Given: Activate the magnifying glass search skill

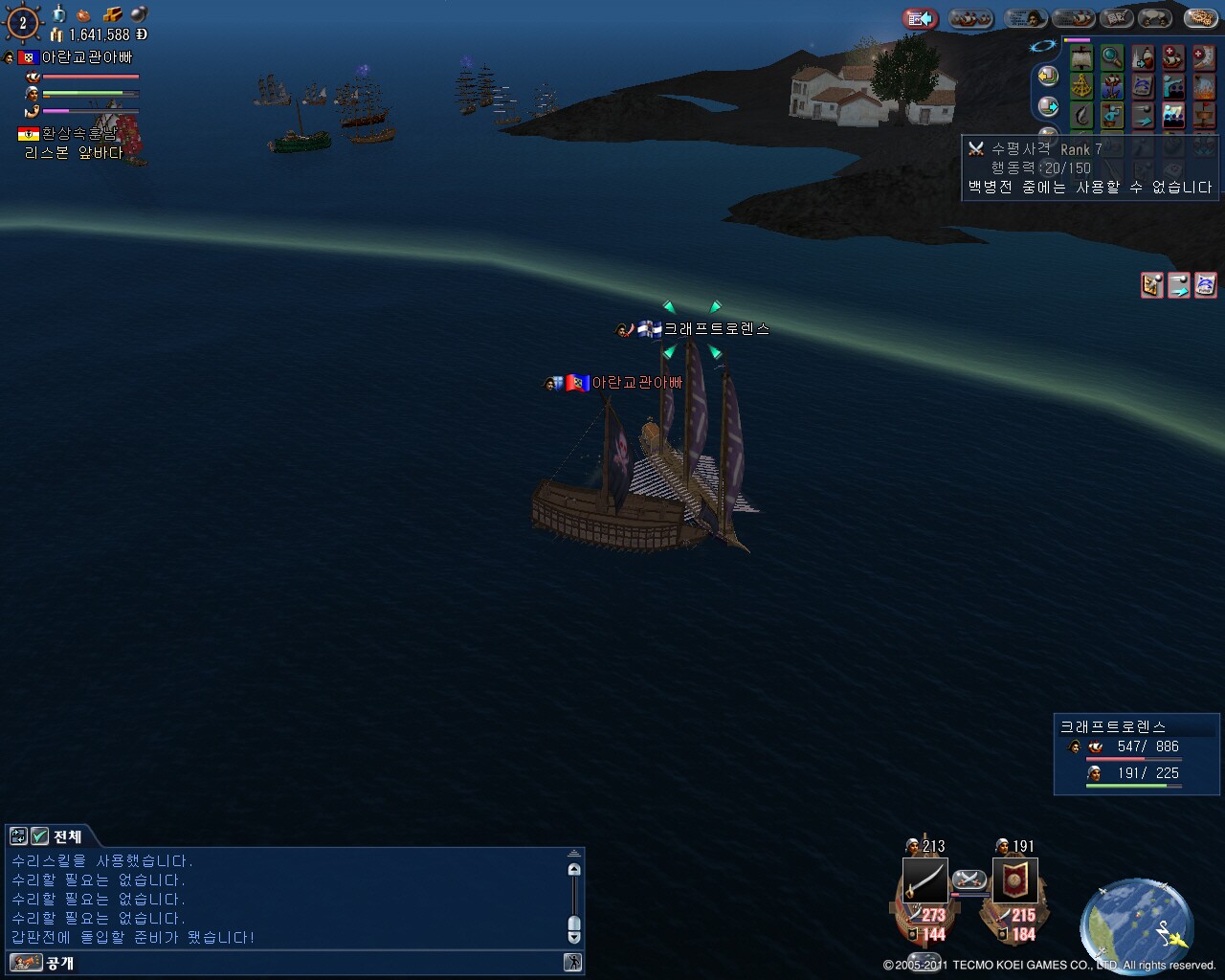Looking at the screenshot, I should pyautogui.click(x=1111, y=58).
